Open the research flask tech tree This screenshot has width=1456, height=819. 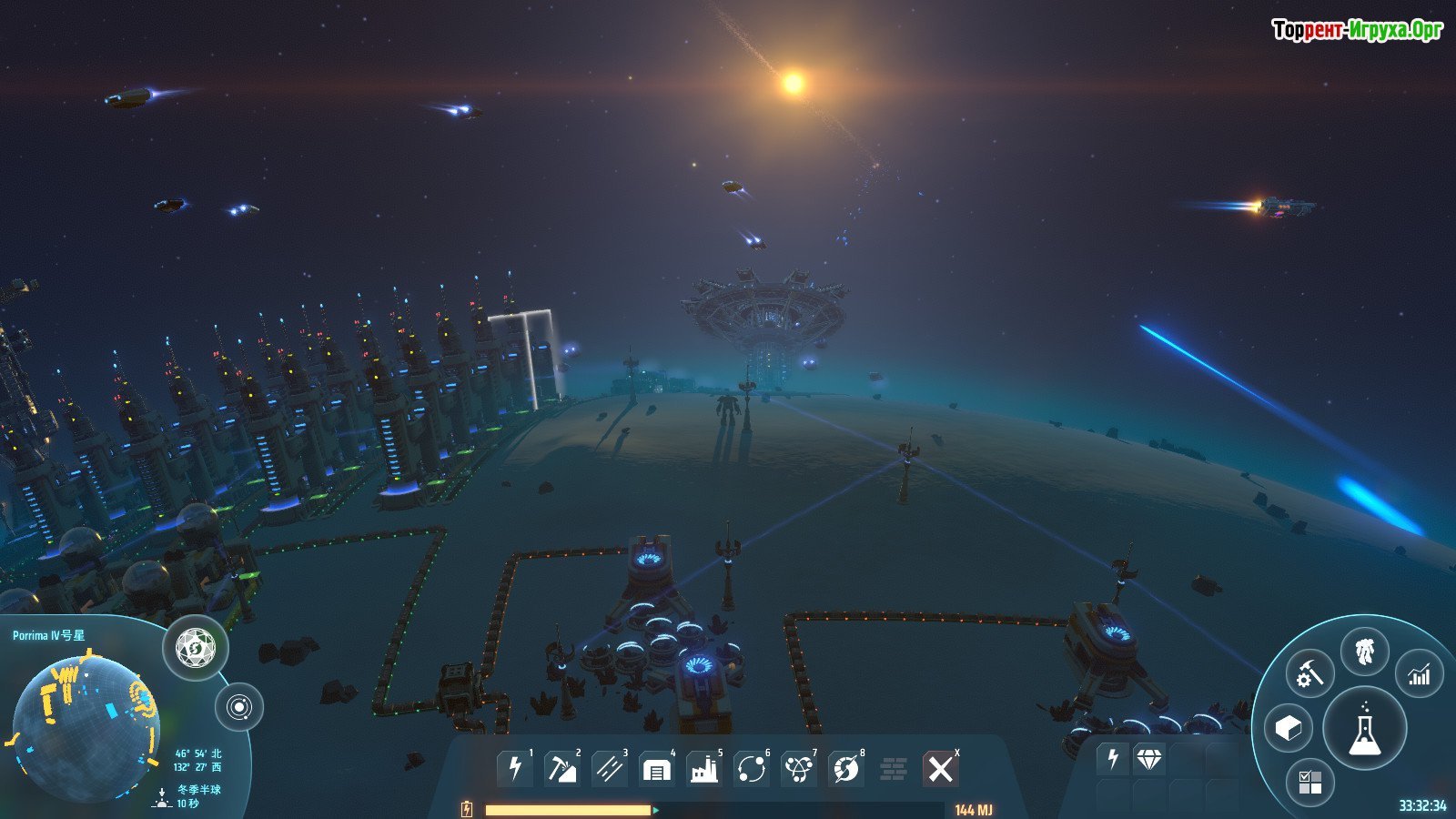point(1364,728)
